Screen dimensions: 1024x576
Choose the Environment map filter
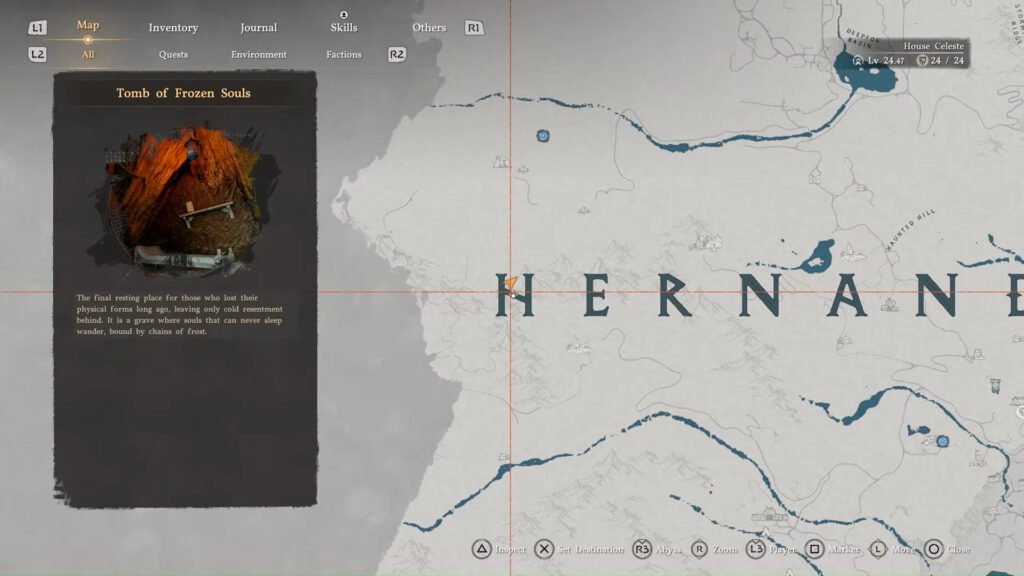coord(258,55)
